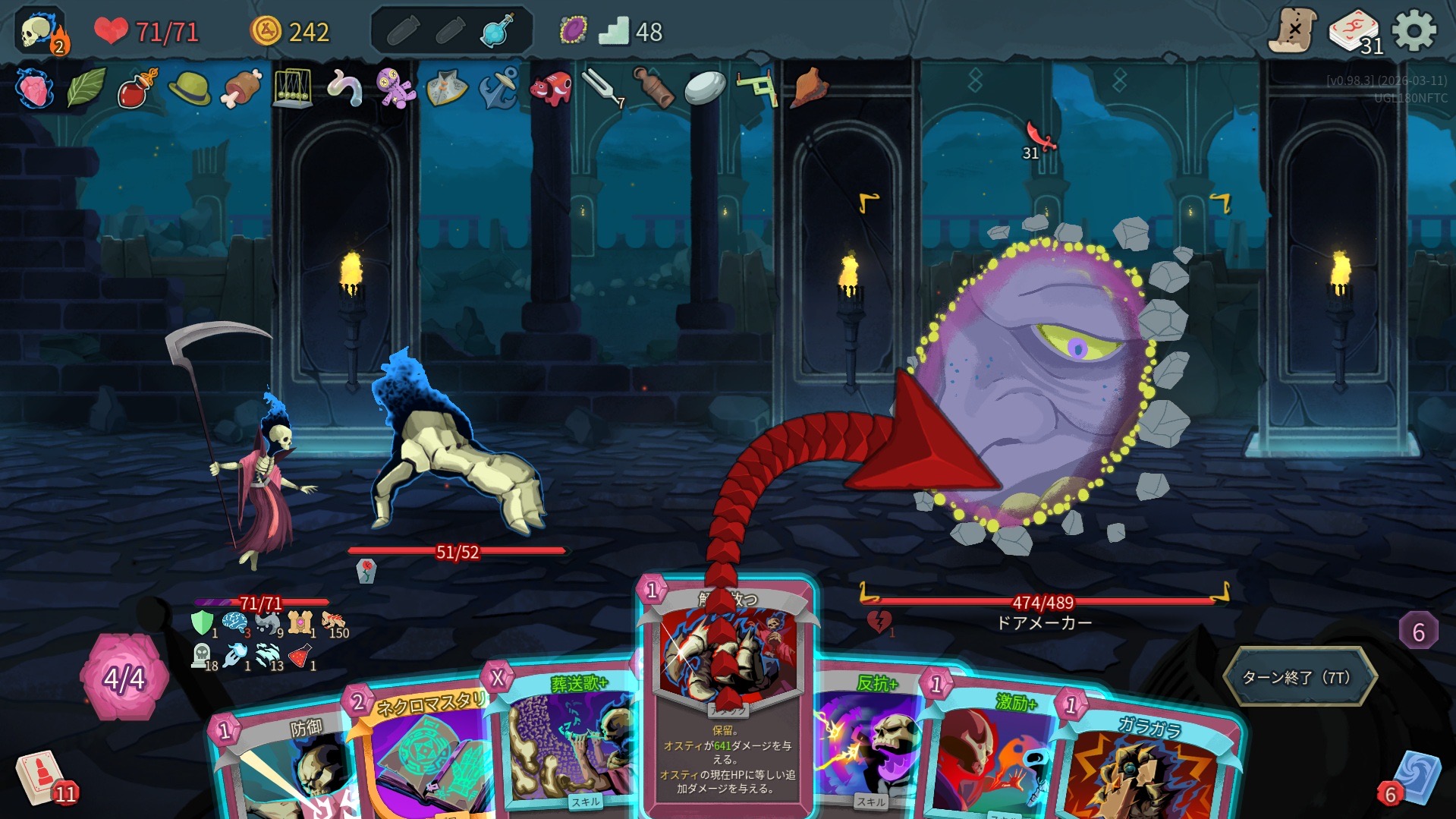Inspect the green bowler hat relic
The width and height of the screenshot is (1456, 819).
(x=189, y=89)
